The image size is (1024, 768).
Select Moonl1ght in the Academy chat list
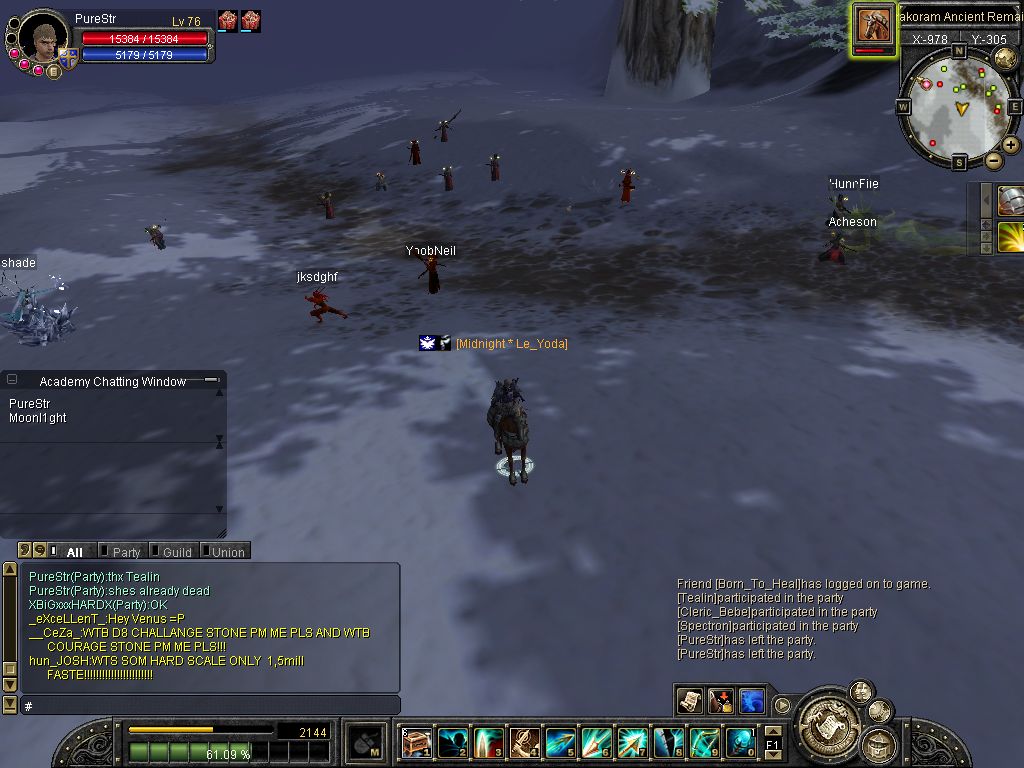pyautogui.click(x=38, y=418)
